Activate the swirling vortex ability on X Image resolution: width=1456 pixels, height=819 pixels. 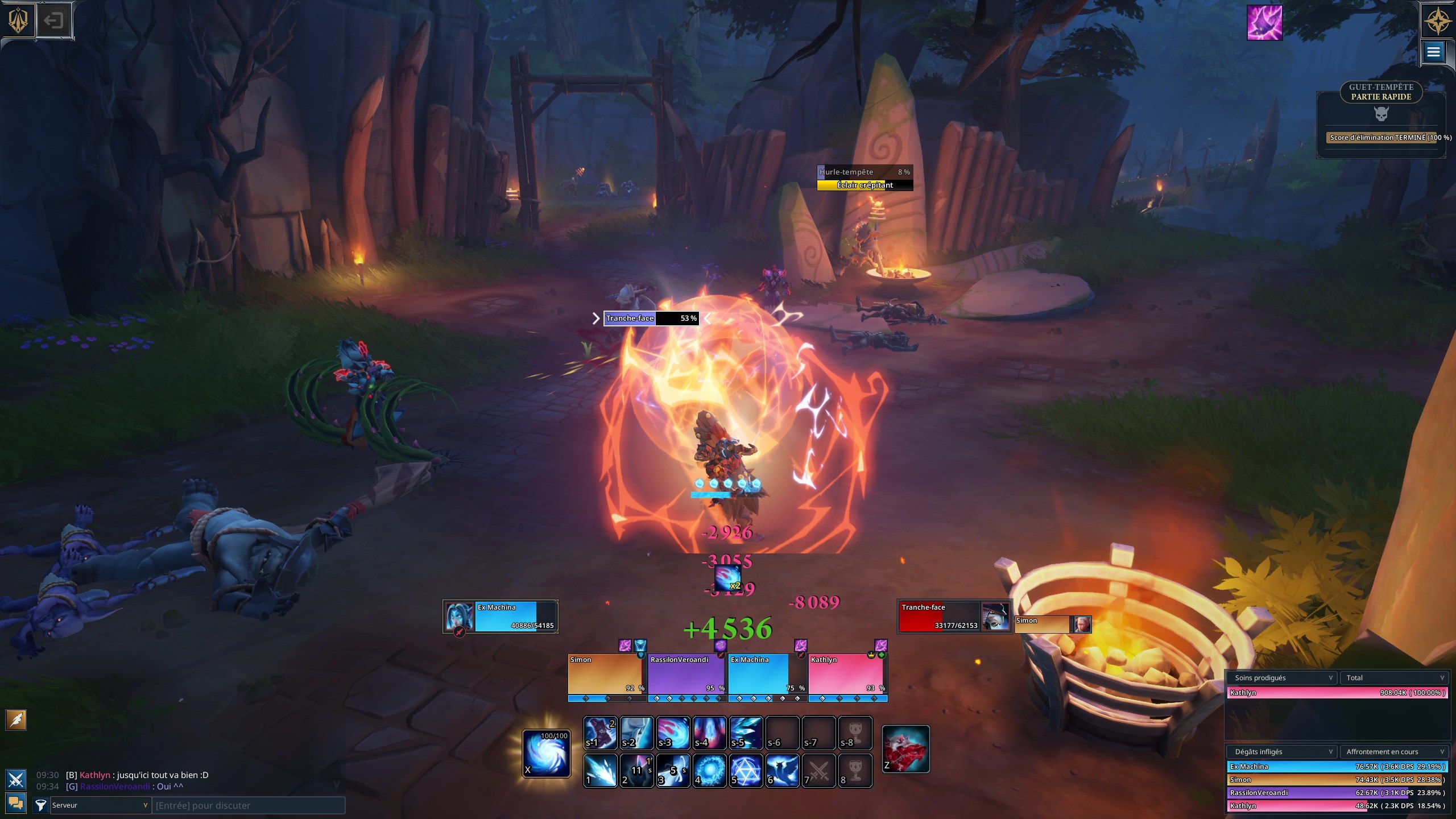pyautogui.click(x=546, y=754)
